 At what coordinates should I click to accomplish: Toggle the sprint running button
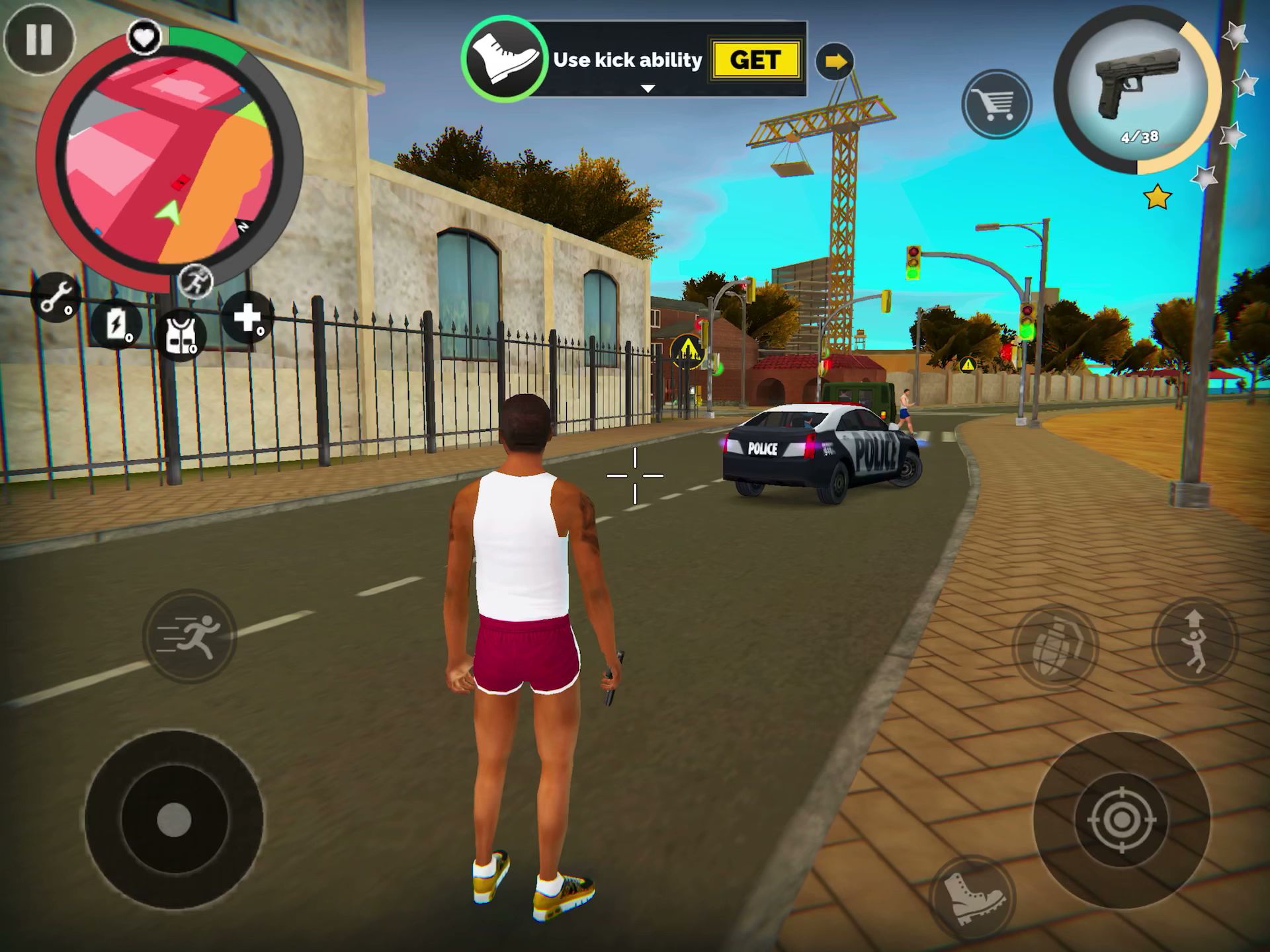(190, 636)
